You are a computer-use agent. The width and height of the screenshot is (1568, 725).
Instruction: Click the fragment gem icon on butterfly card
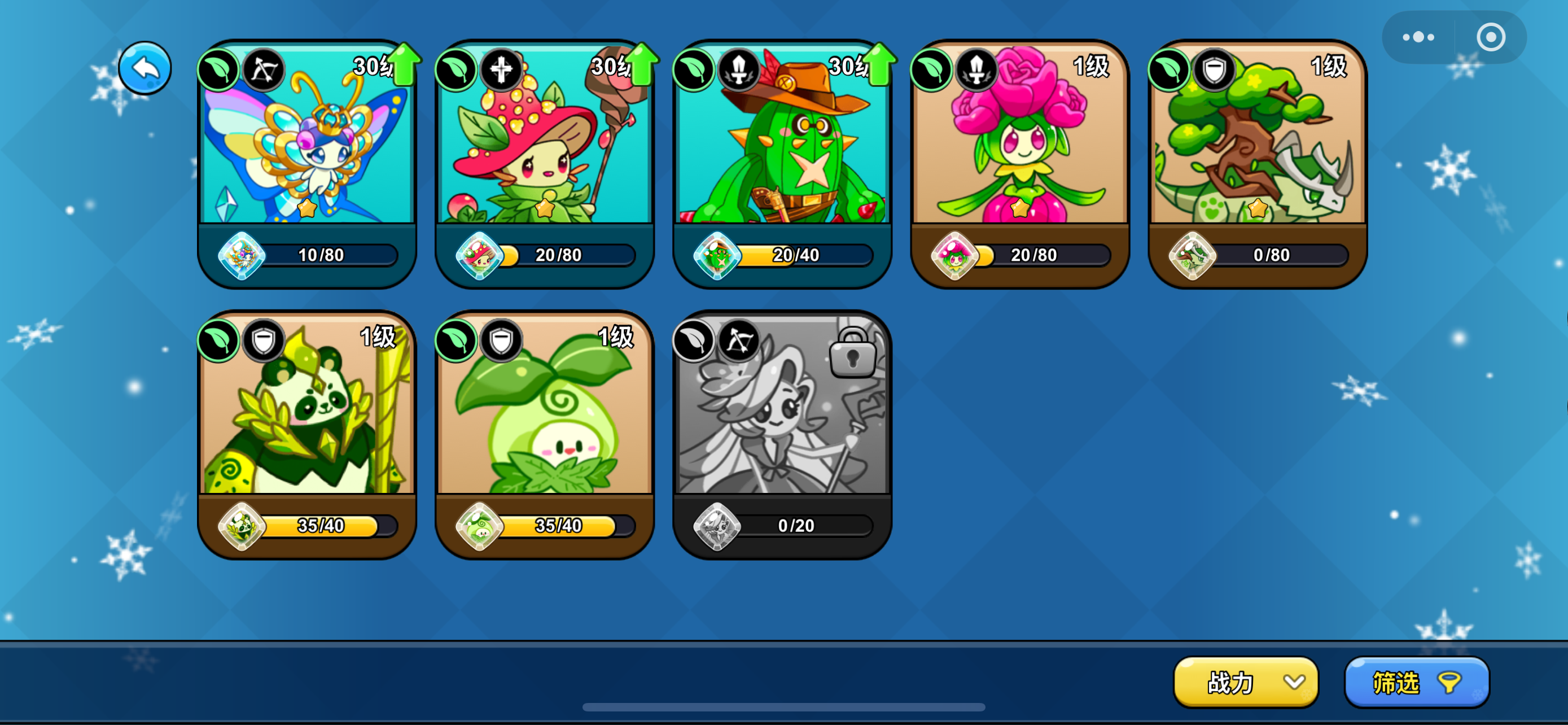coord(243,255)
